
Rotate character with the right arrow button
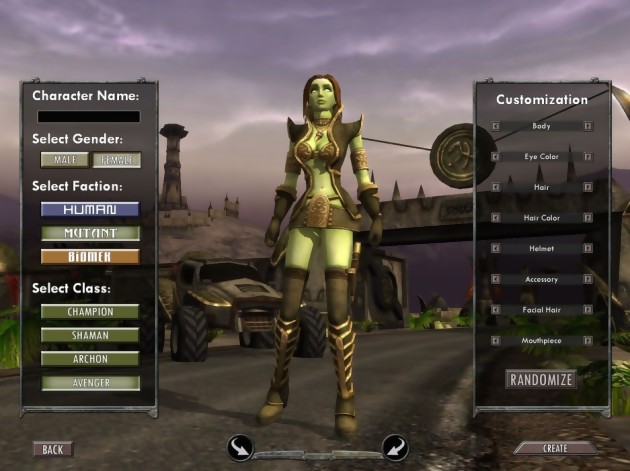(395, 447)
